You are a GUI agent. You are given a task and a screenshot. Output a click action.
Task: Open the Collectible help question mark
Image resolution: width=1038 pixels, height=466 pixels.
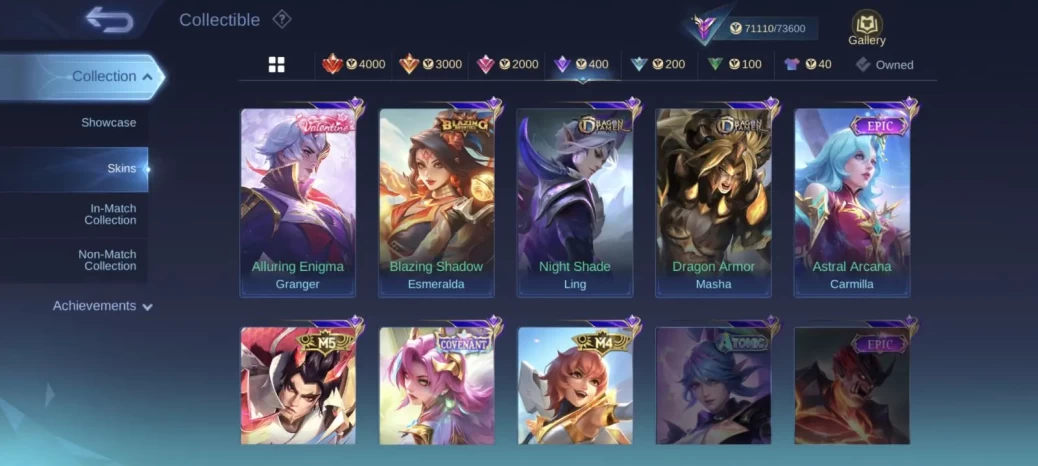coord(282,19)
